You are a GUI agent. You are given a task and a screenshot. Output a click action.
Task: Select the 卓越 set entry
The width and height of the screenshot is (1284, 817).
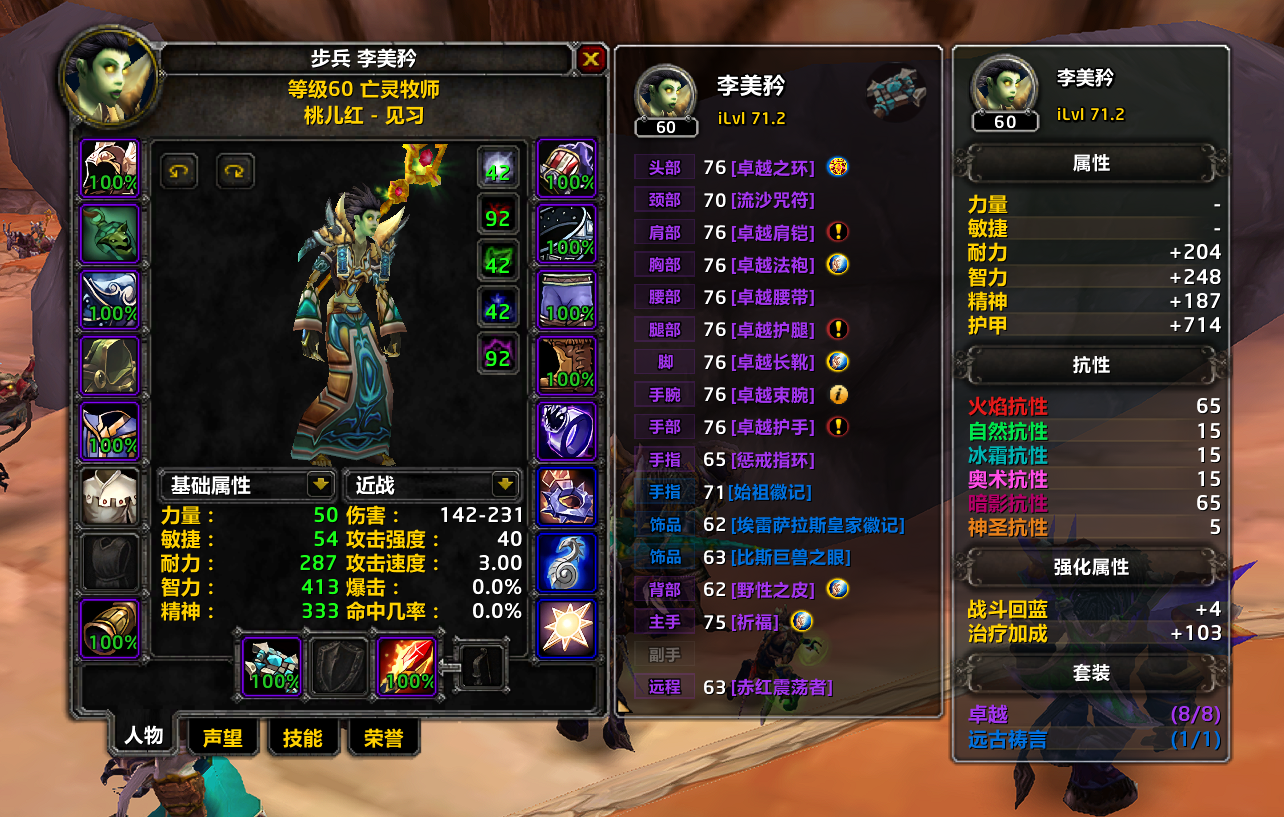(989, 715)
